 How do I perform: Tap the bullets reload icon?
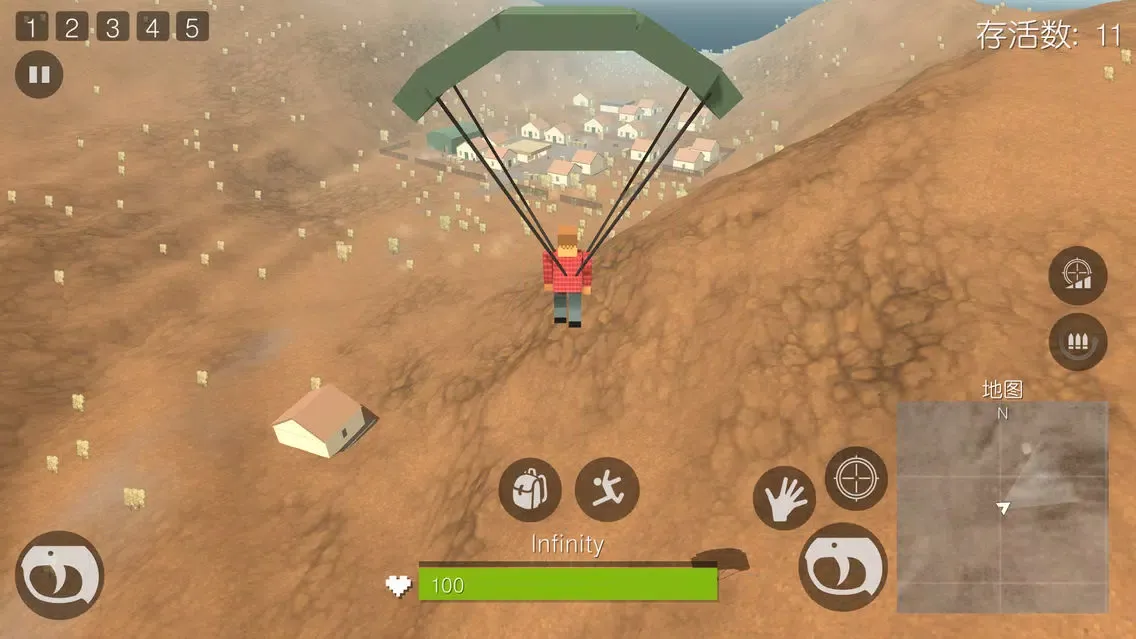1078,342
